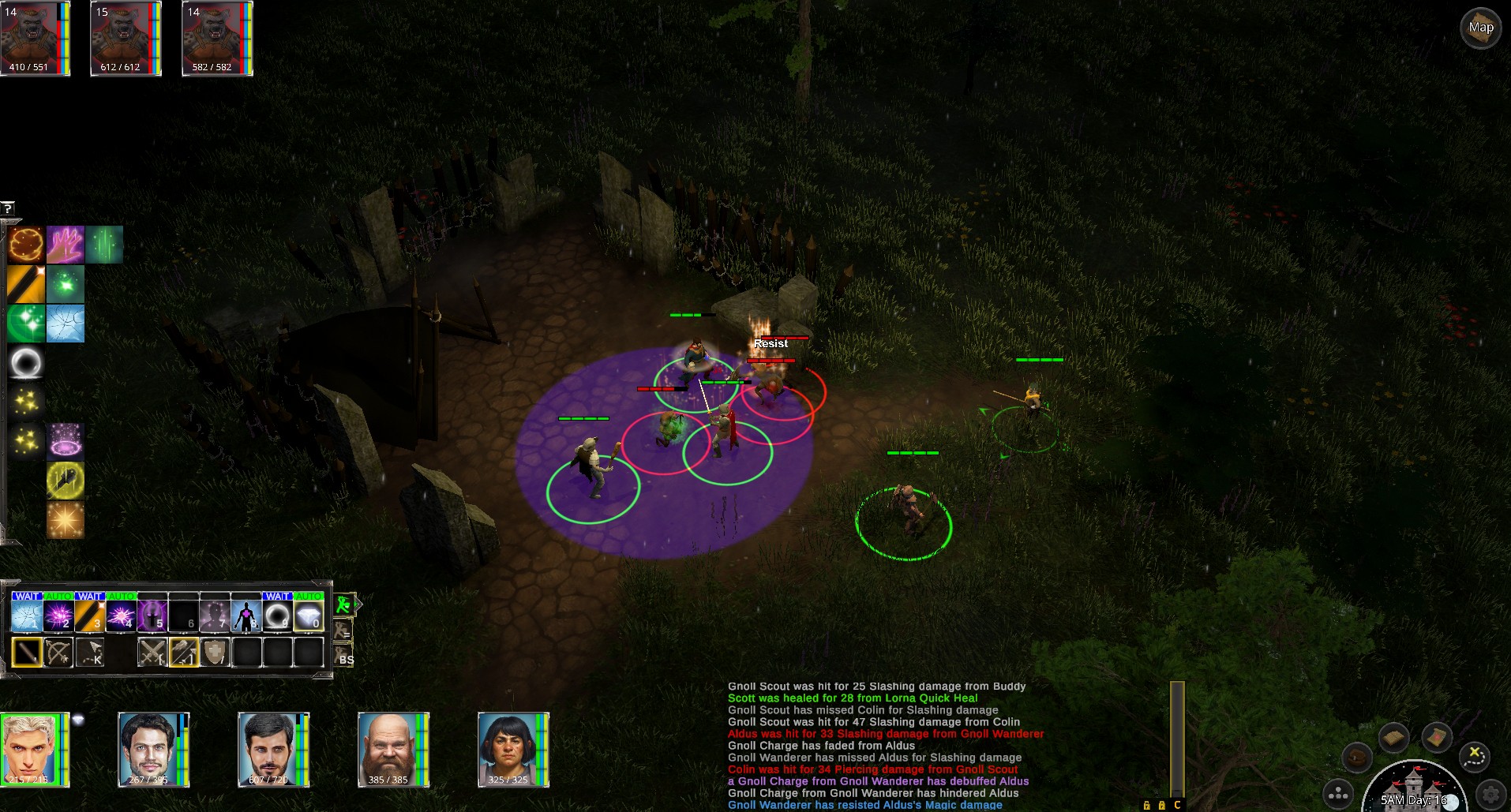This screenshot has width=1511, height=812.
Task: Open the settings gear button
Action: 1491,793
